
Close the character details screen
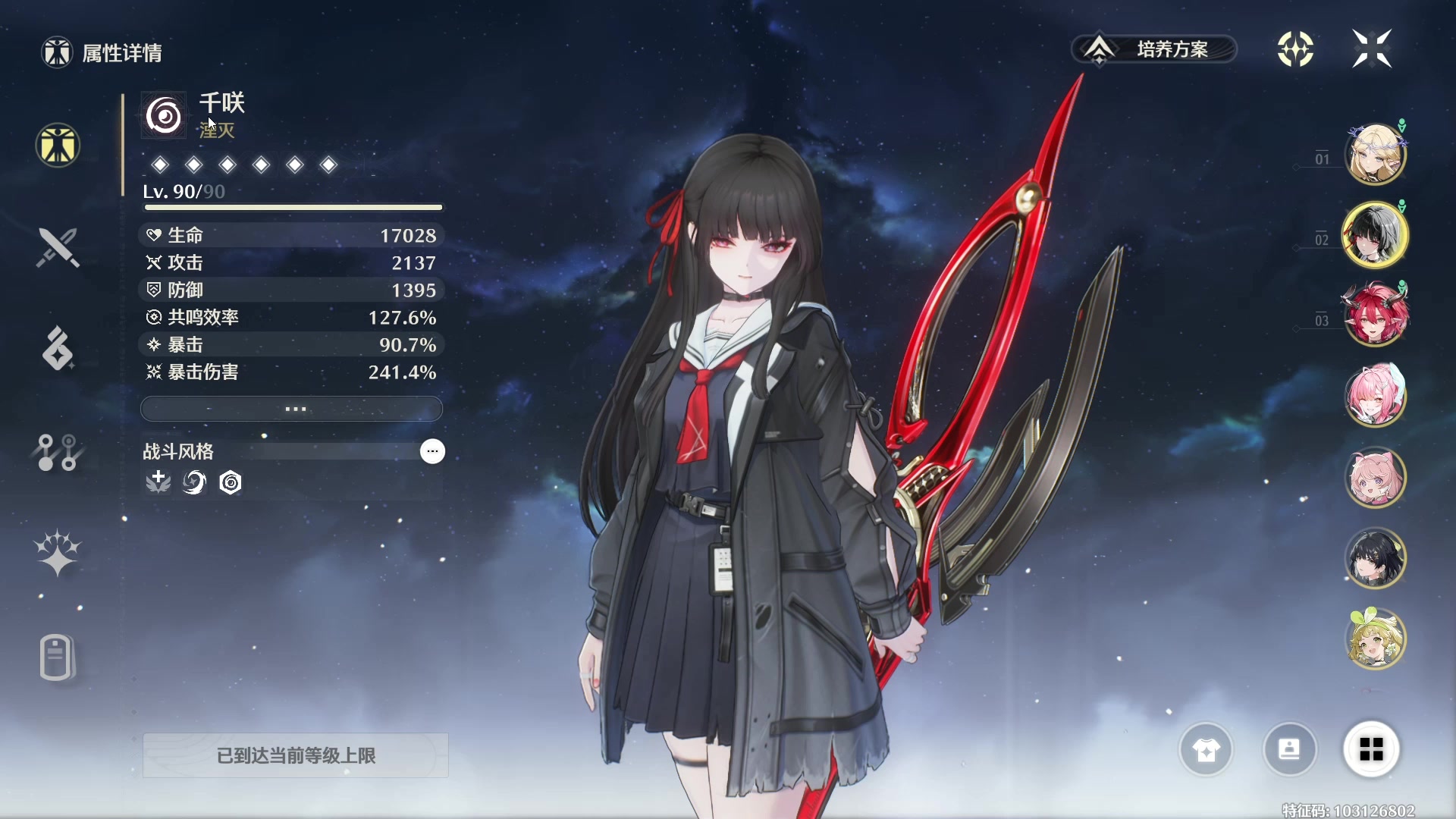[x=1372, y=49]
